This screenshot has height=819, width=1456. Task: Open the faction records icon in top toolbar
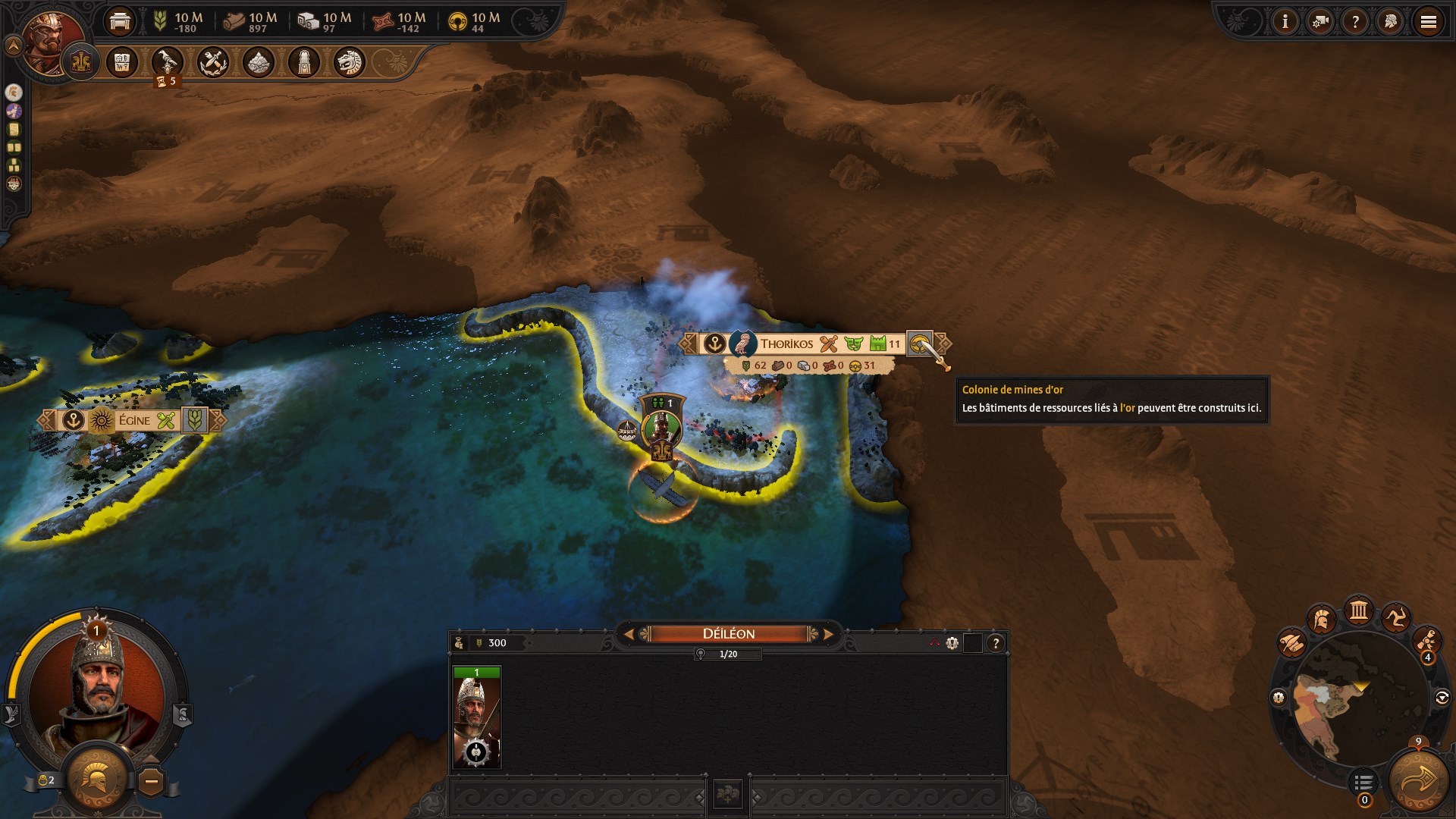click(122, 63)
